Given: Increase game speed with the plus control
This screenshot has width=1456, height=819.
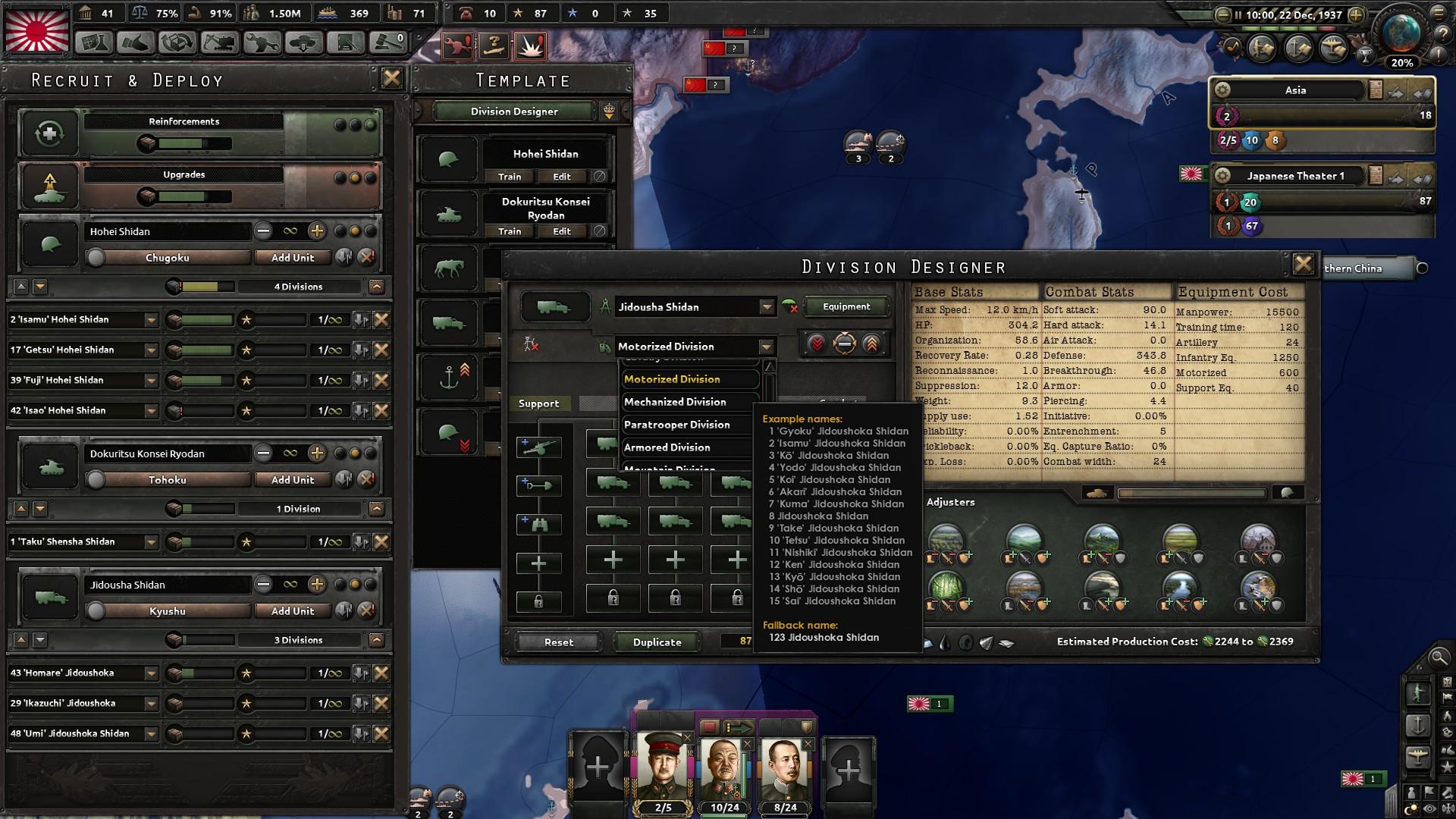Looking at the screenshot, I should pos(1356,14).
